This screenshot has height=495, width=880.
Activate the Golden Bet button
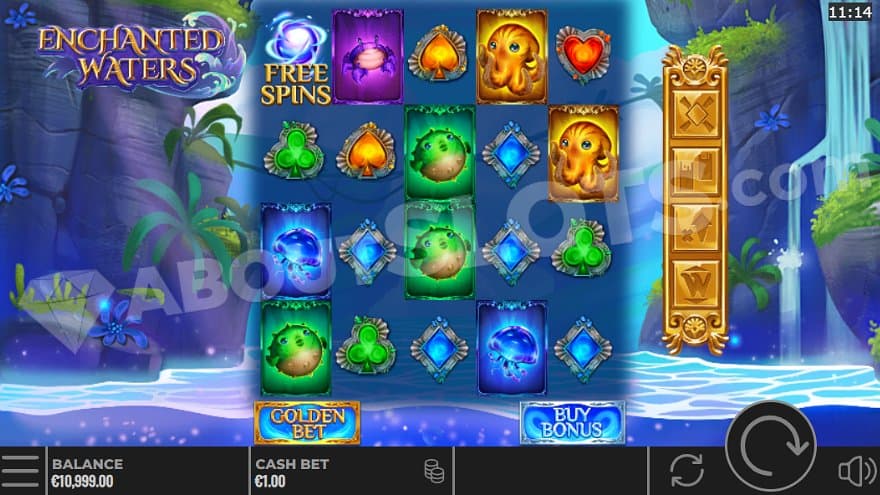tap(307, 422)
